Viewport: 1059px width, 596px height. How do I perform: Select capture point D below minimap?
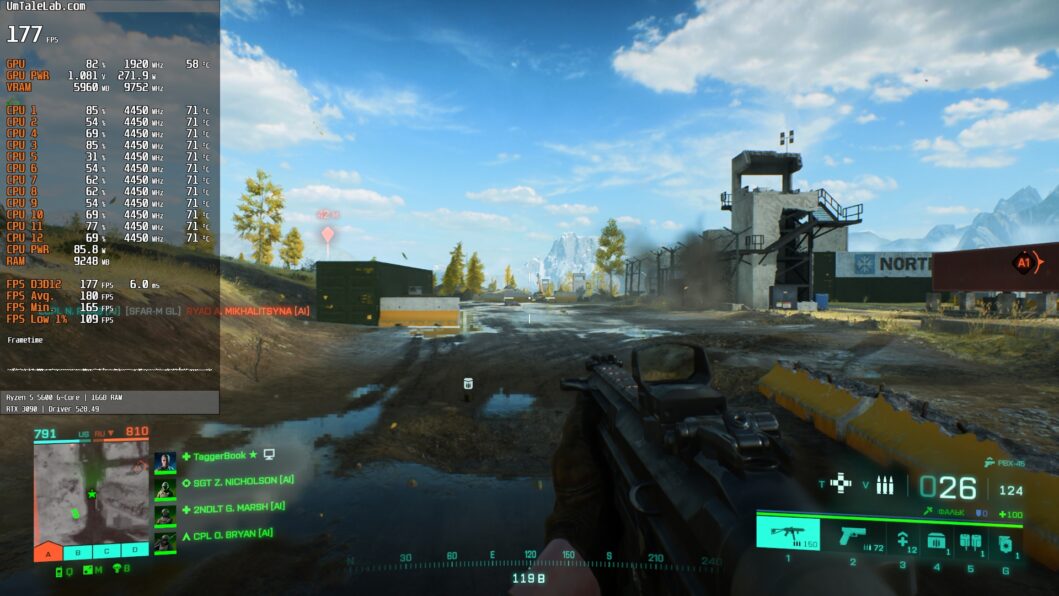tap(134, 551)
